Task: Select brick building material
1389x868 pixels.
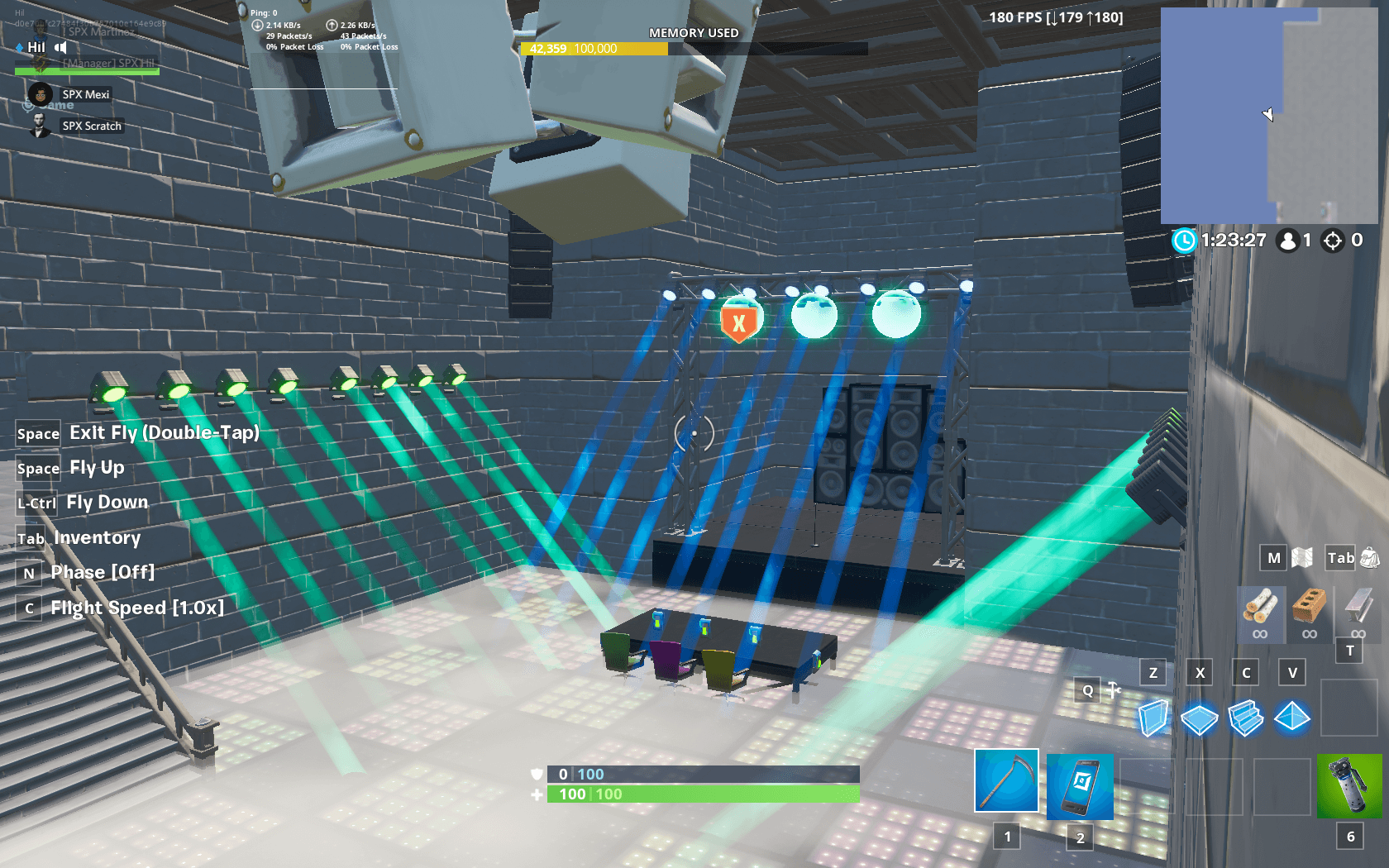Action: pyautogui.click(x=1309, y=609)
